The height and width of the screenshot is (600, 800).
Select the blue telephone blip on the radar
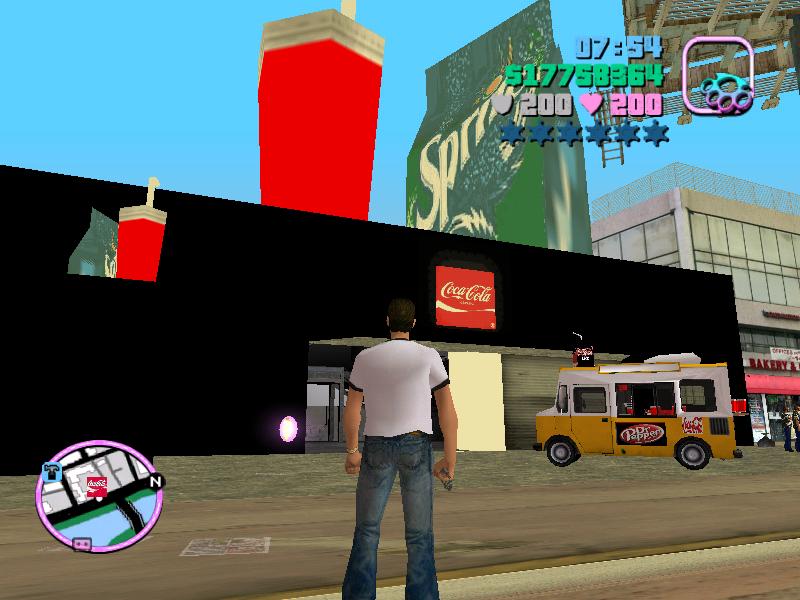click(53, 468)
